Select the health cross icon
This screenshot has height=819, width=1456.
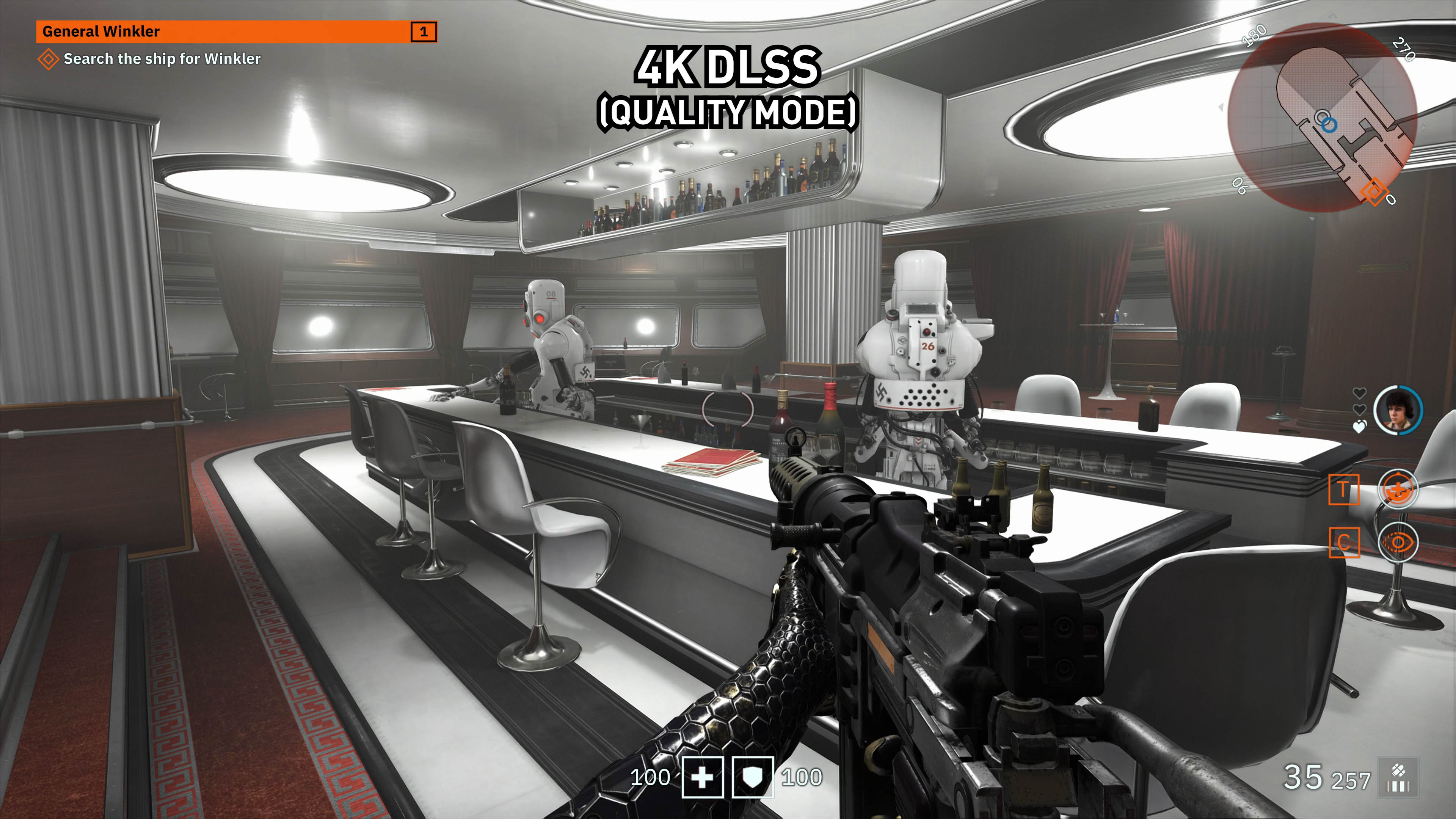[703, 777]
